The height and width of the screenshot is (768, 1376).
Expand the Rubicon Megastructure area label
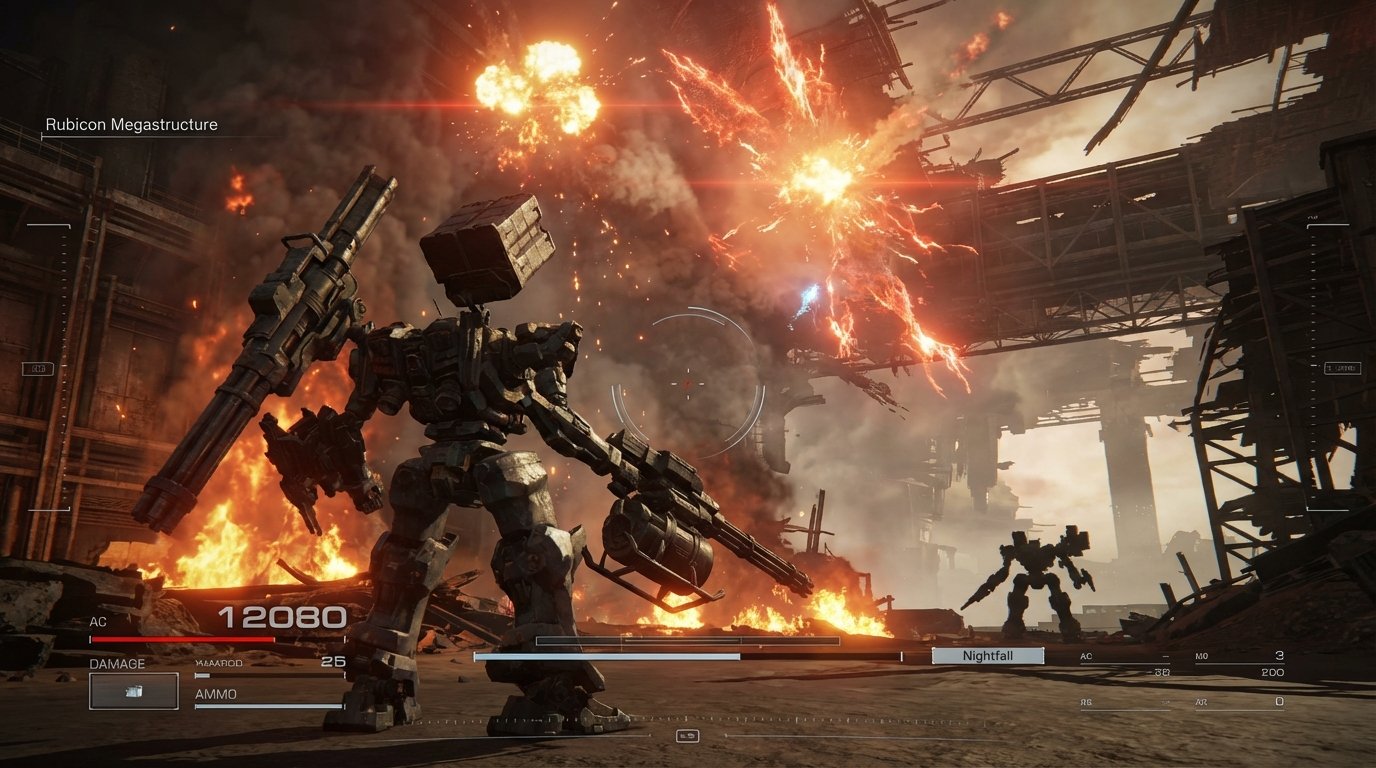[x=131, y=124]
